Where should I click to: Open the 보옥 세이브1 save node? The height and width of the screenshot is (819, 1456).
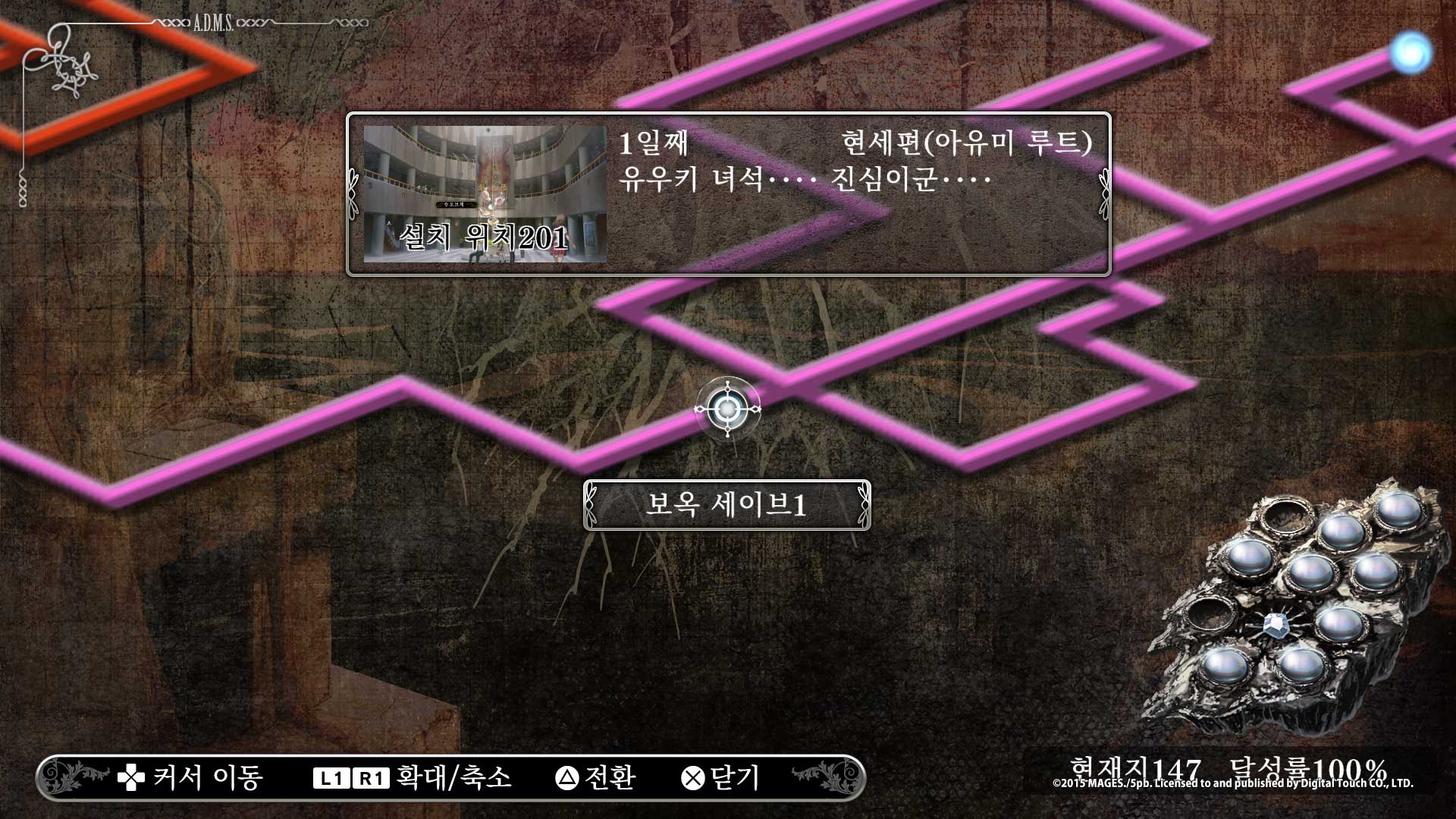click(x=726, y=504)
